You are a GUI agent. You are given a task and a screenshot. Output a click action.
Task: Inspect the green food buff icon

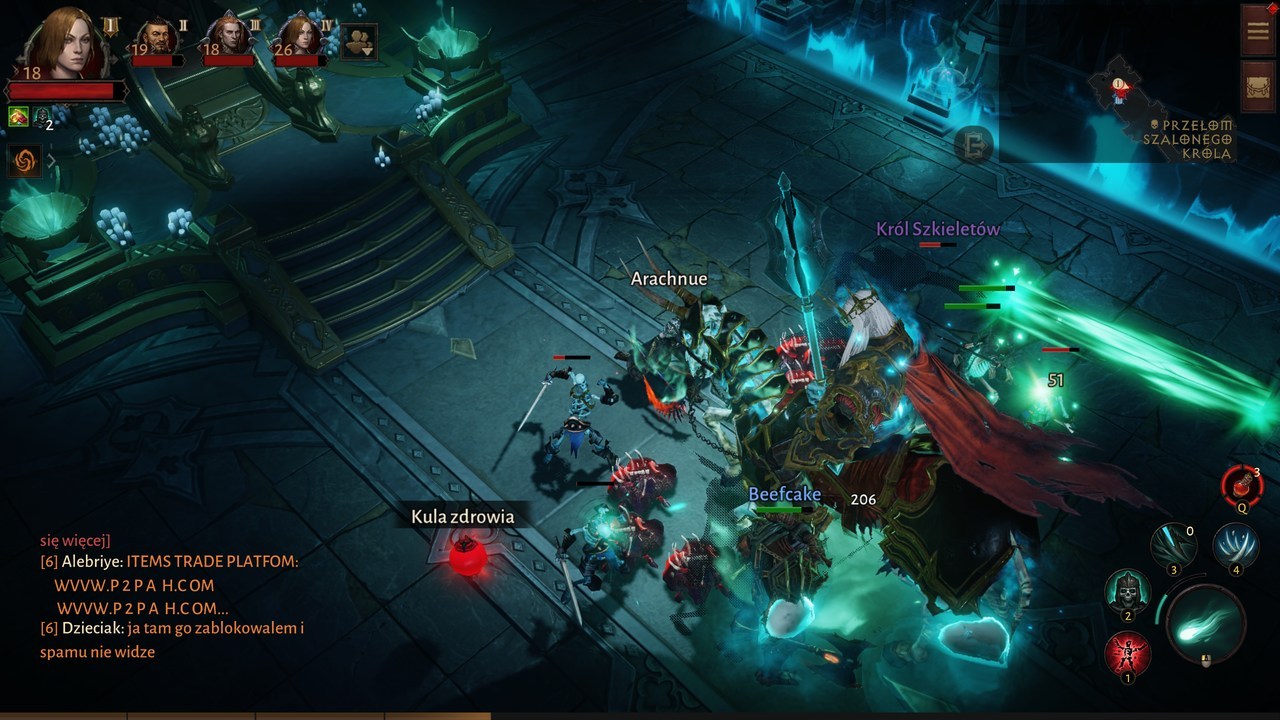pos(18,117)
